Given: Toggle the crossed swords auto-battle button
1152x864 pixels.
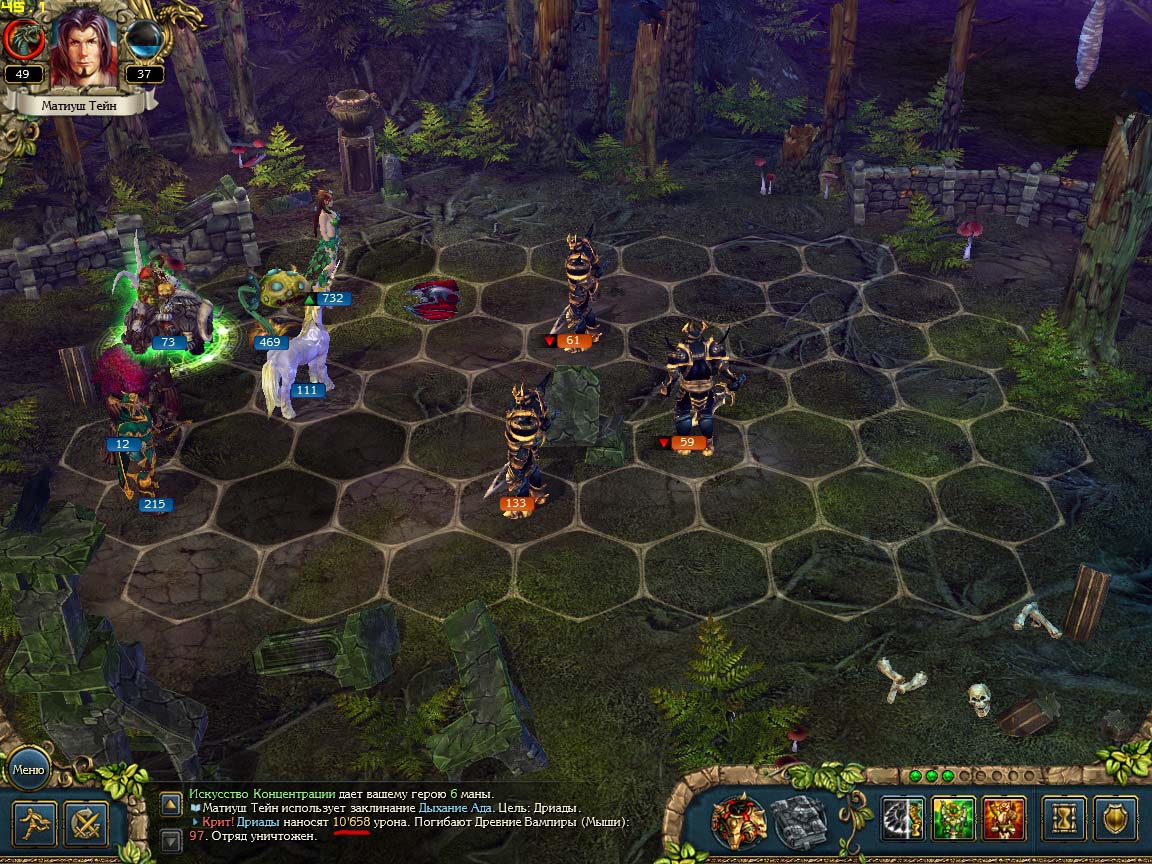Looking at the screenshot, I should coord(86,824).
